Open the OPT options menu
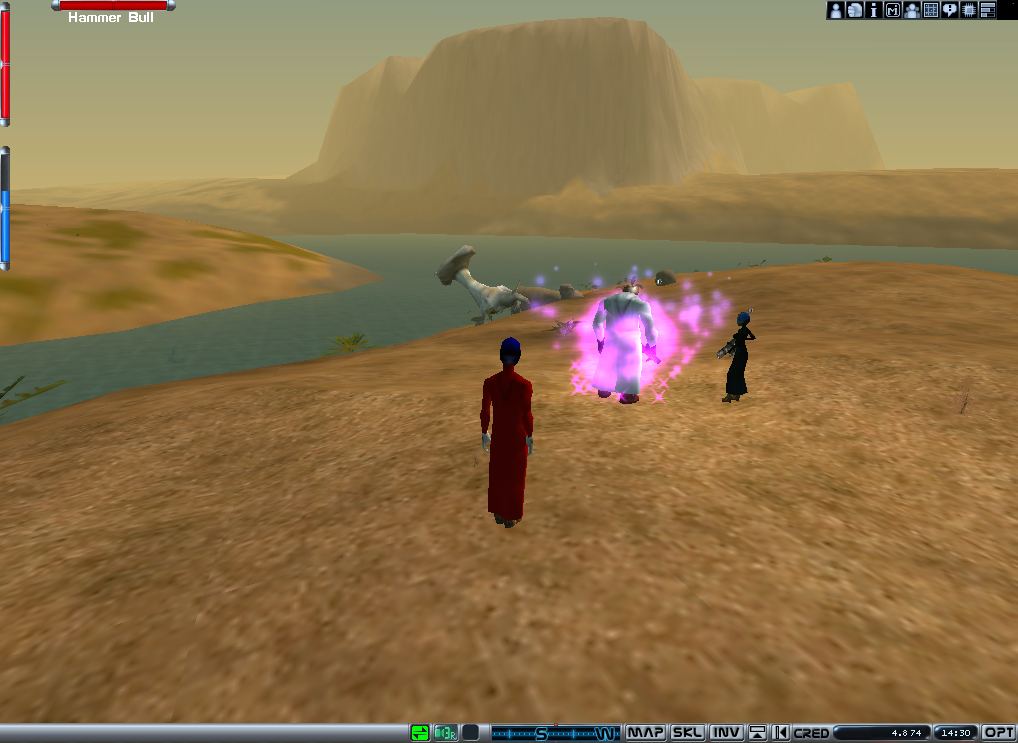The width and height of the screenshot is (1018, 743). pyautogui.click(x=1000, y=733)
